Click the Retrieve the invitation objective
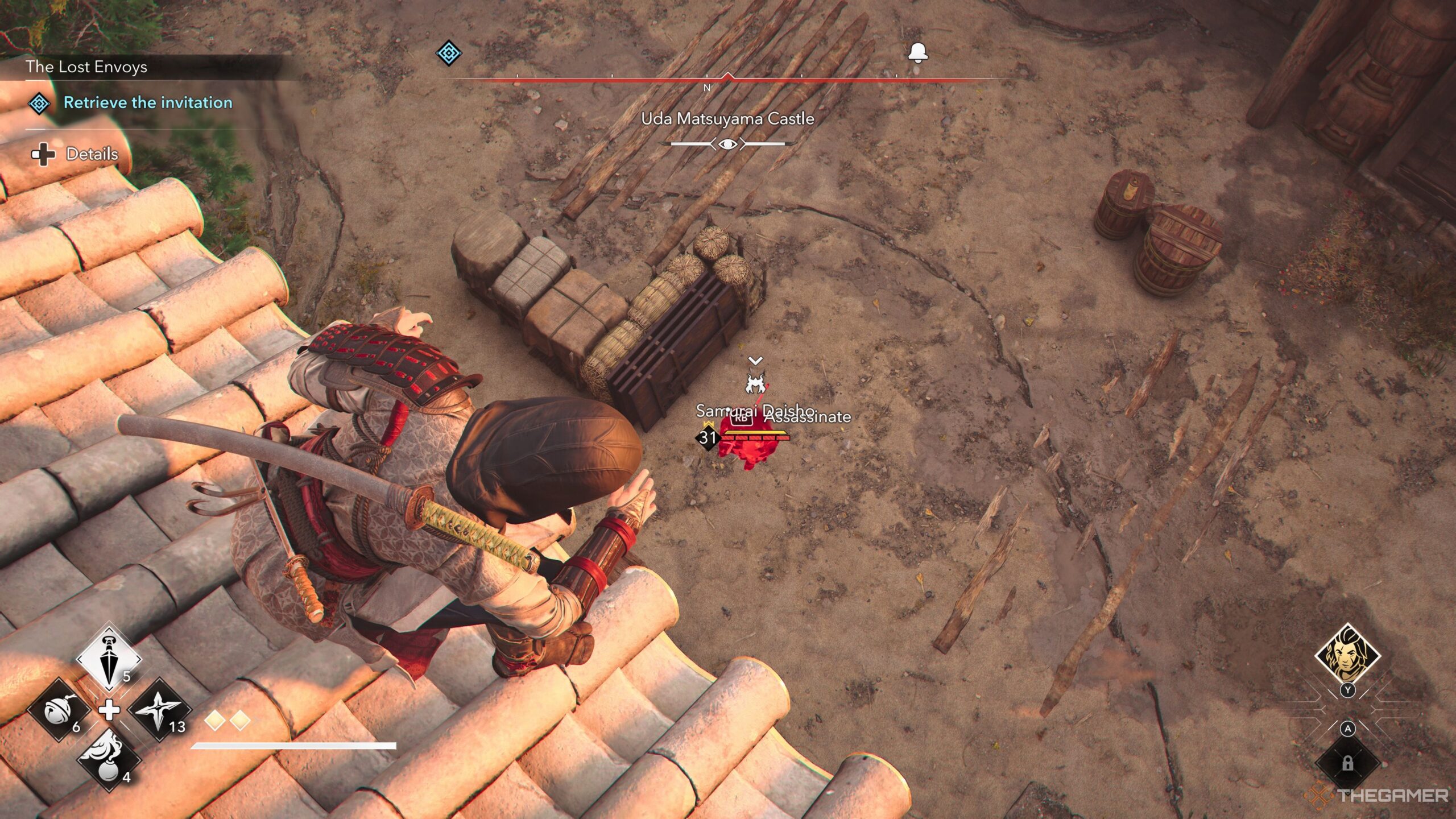The height and width of the screenshot is (819, 1456). click(148, 103)
